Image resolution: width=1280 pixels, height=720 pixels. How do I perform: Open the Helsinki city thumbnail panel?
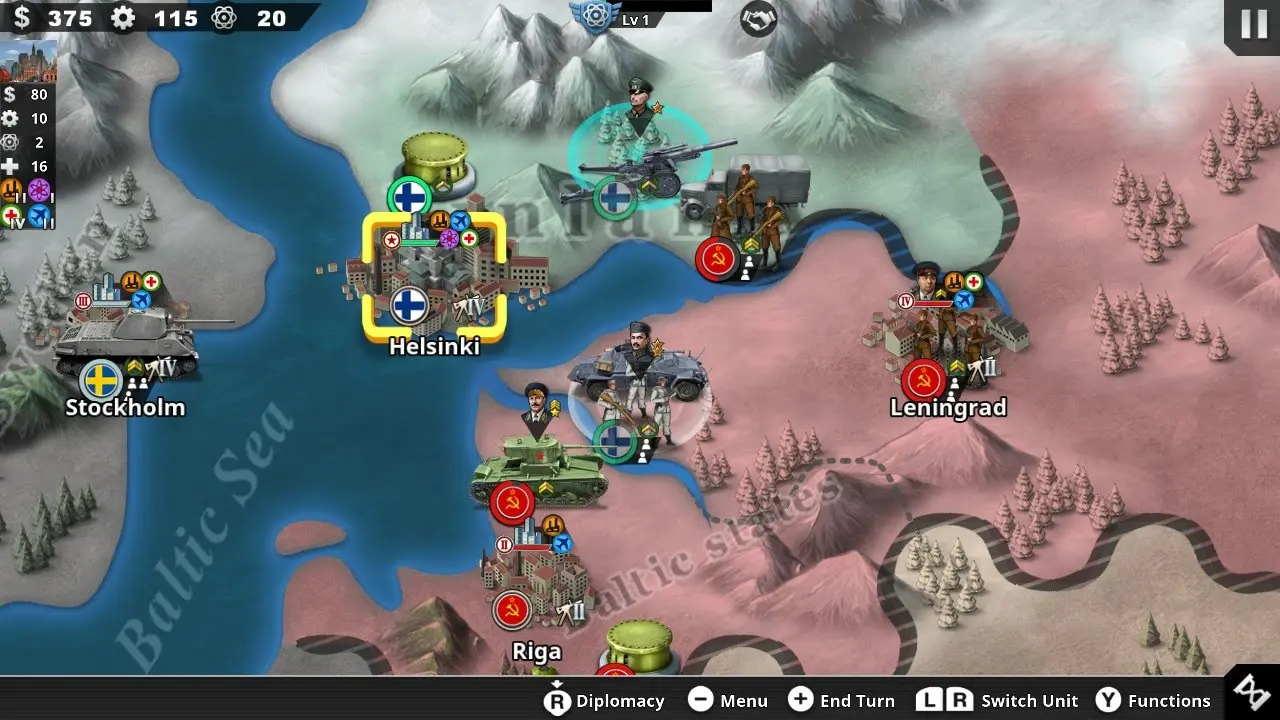tap(28, 62)
